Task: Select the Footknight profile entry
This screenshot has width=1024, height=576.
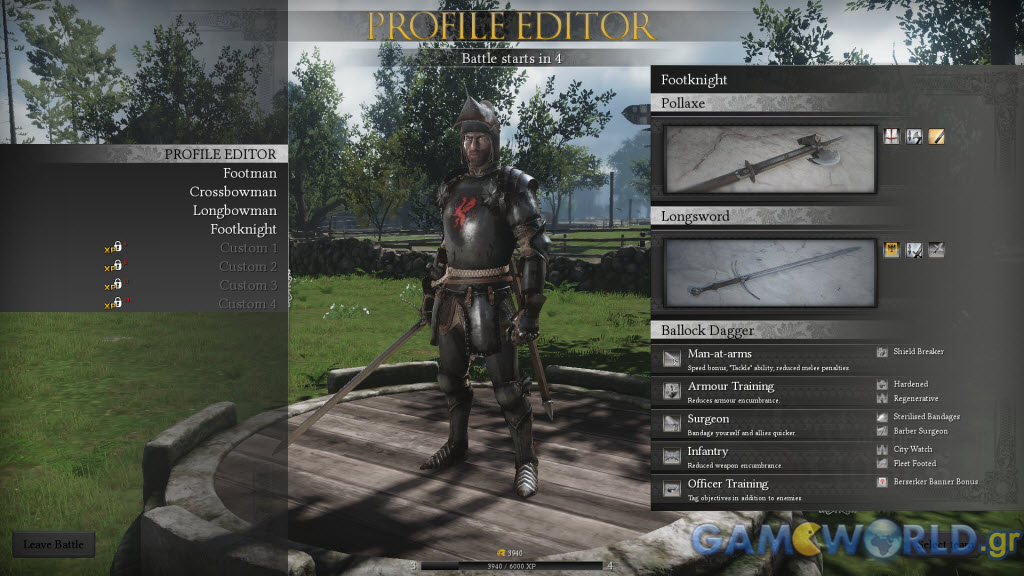Action: 243,229
